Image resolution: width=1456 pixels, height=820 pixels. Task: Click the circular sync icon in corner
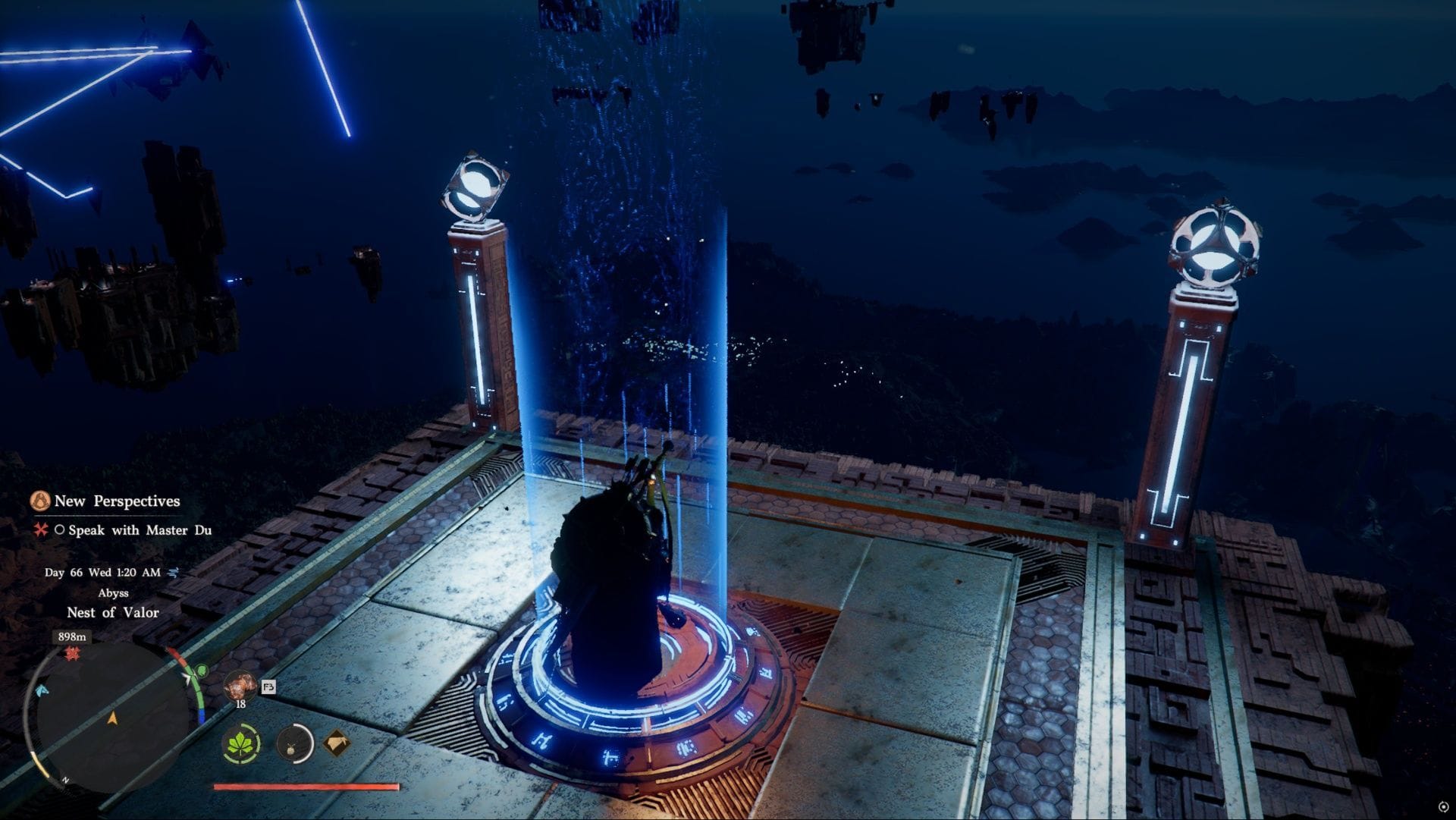pos(1443,807)
